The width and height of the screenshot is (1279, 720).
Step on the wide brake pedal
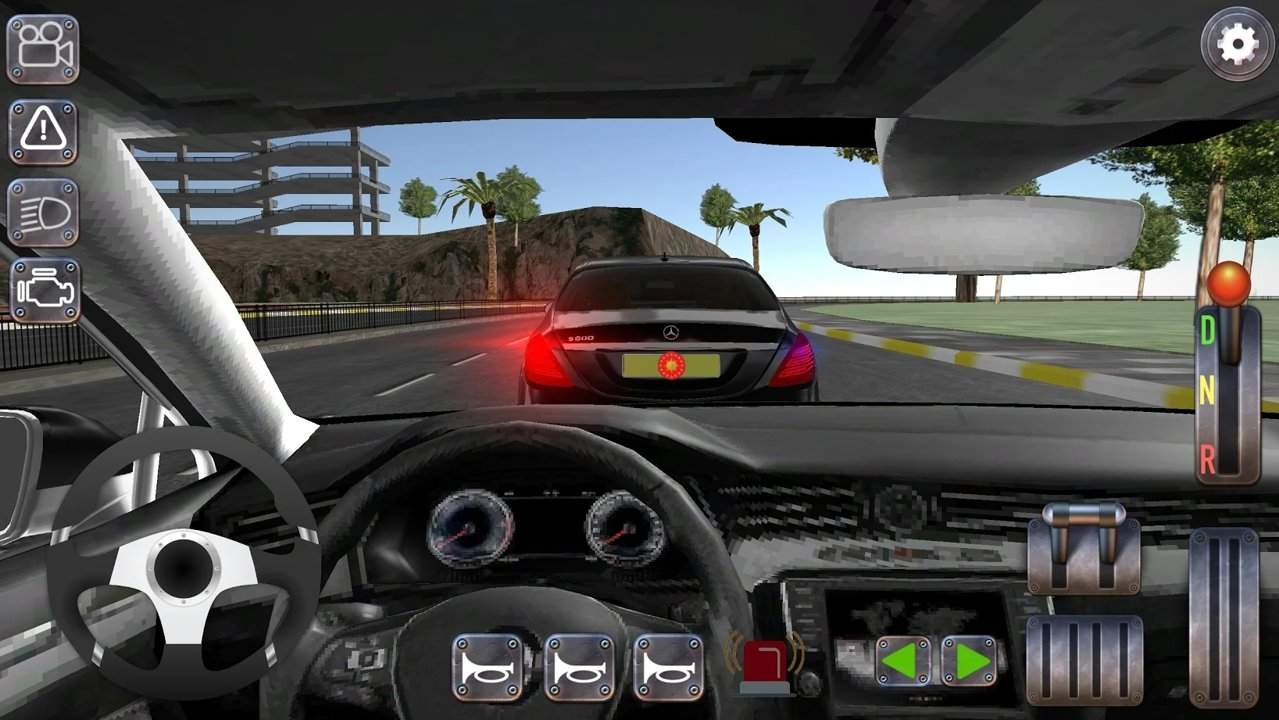(1084, 661)
